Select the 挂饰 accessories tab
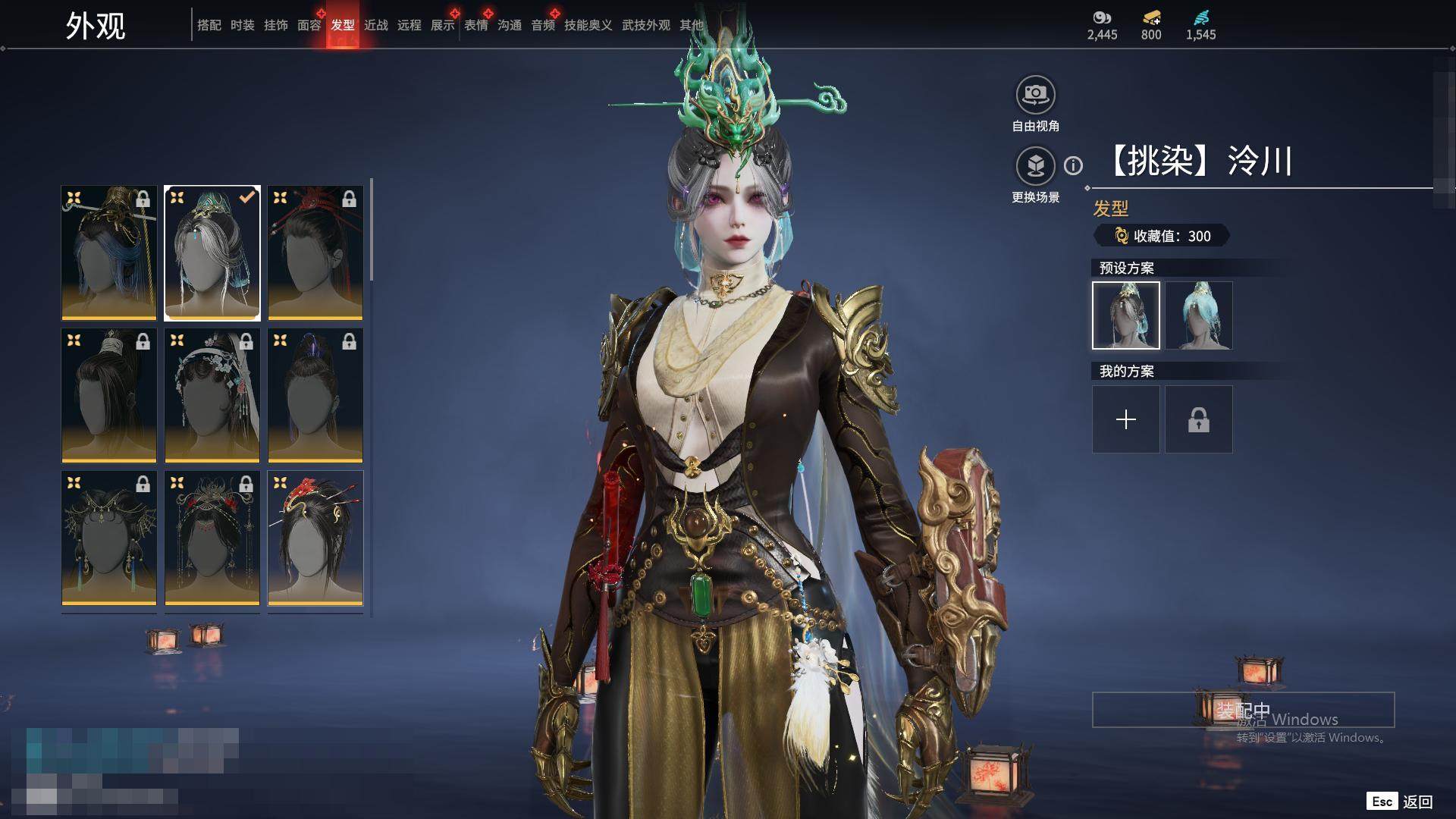This screenshot has height=819, width=1456. click(275, 25)
